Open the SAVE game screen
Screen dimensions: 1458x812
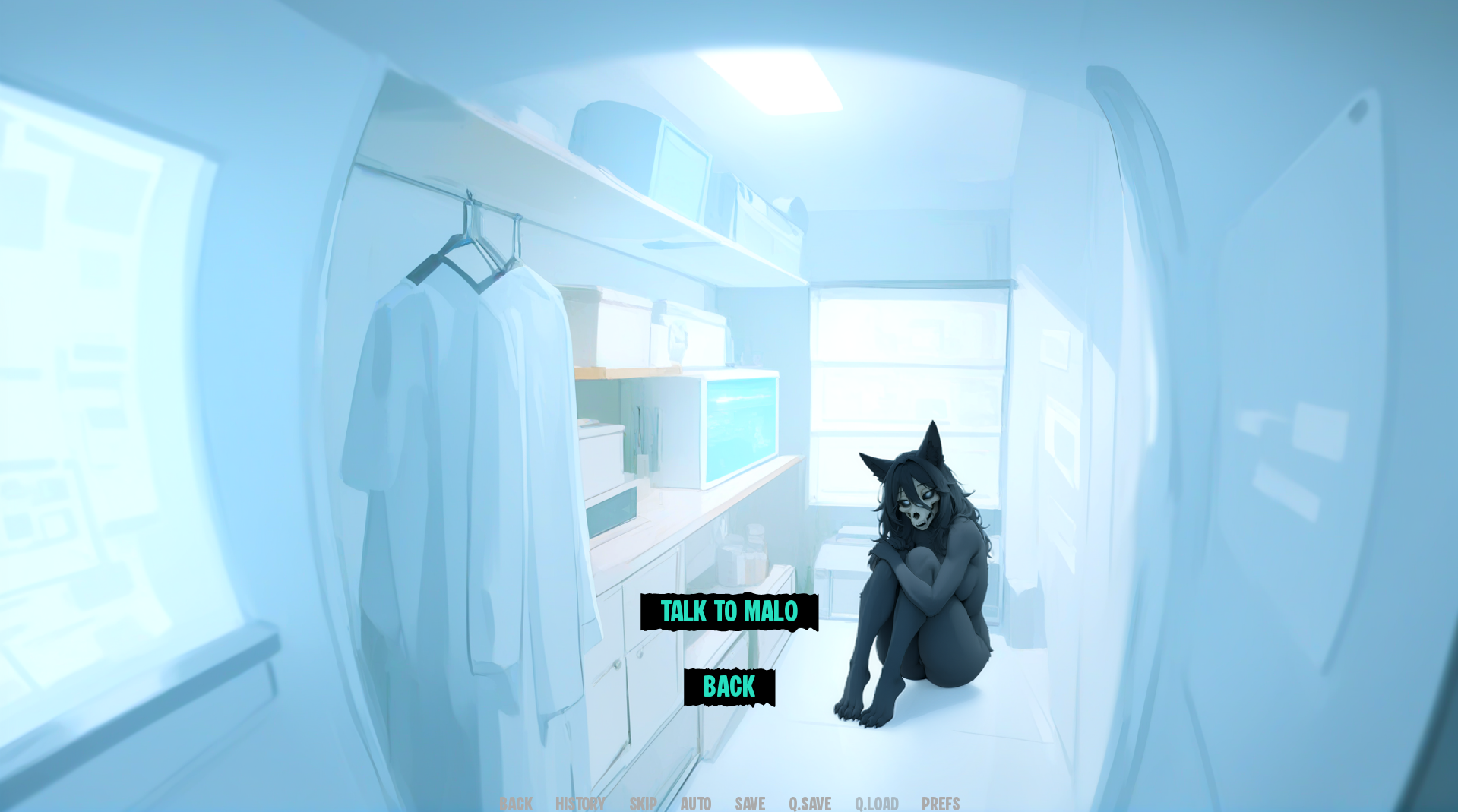coord(749,804)
